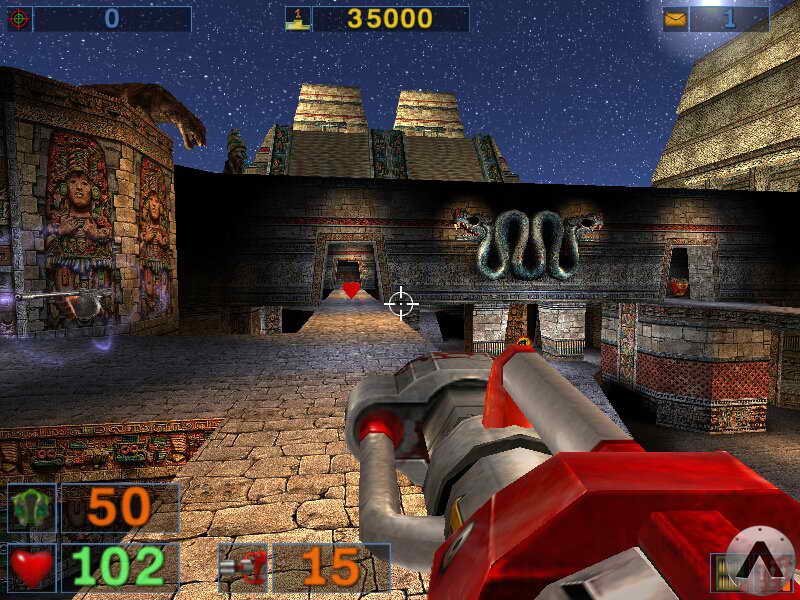This screenshot has height=600, width=800.
Task: Click the rocket ammo weapon icon
Action: tap(243, 567)
